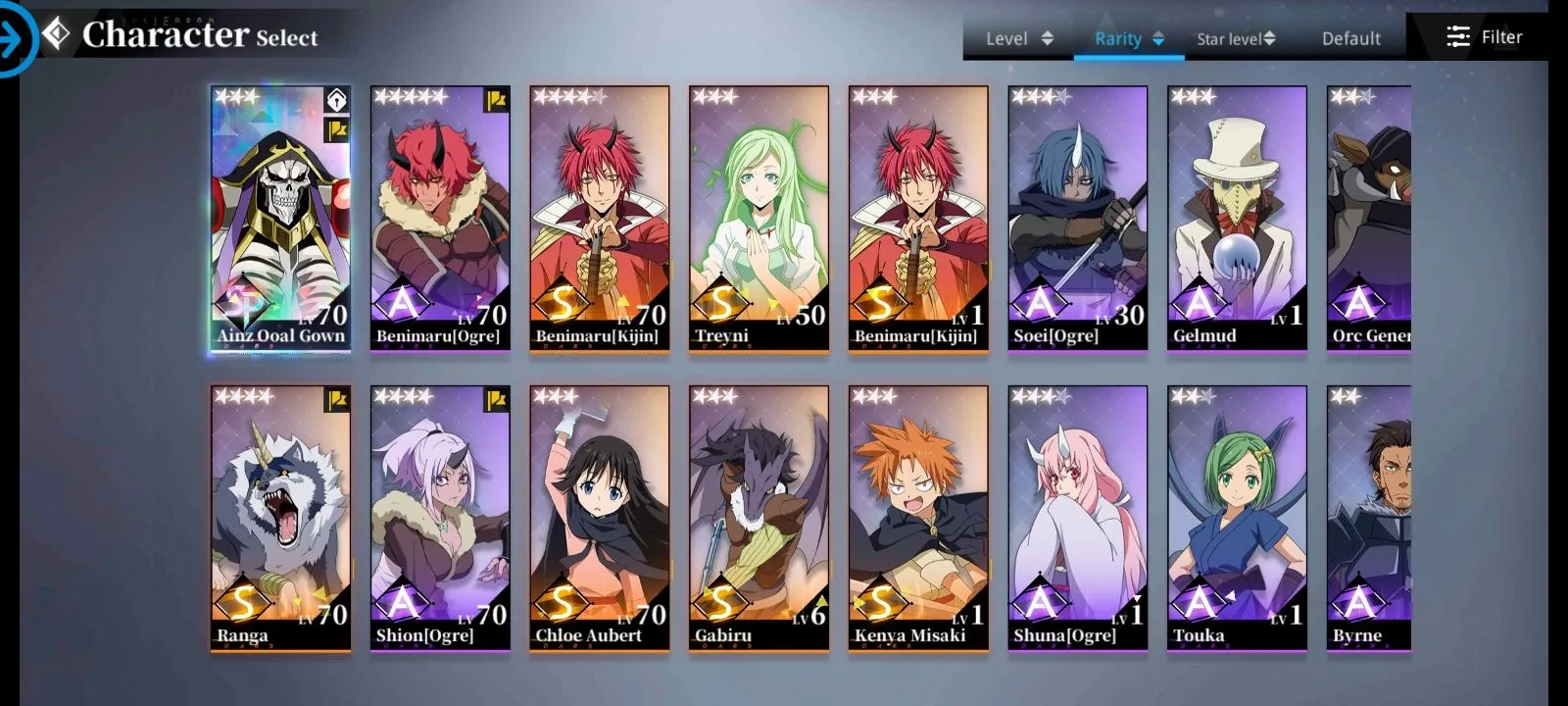
Task: Sort characters by Star level
Action: (1236, 38)
